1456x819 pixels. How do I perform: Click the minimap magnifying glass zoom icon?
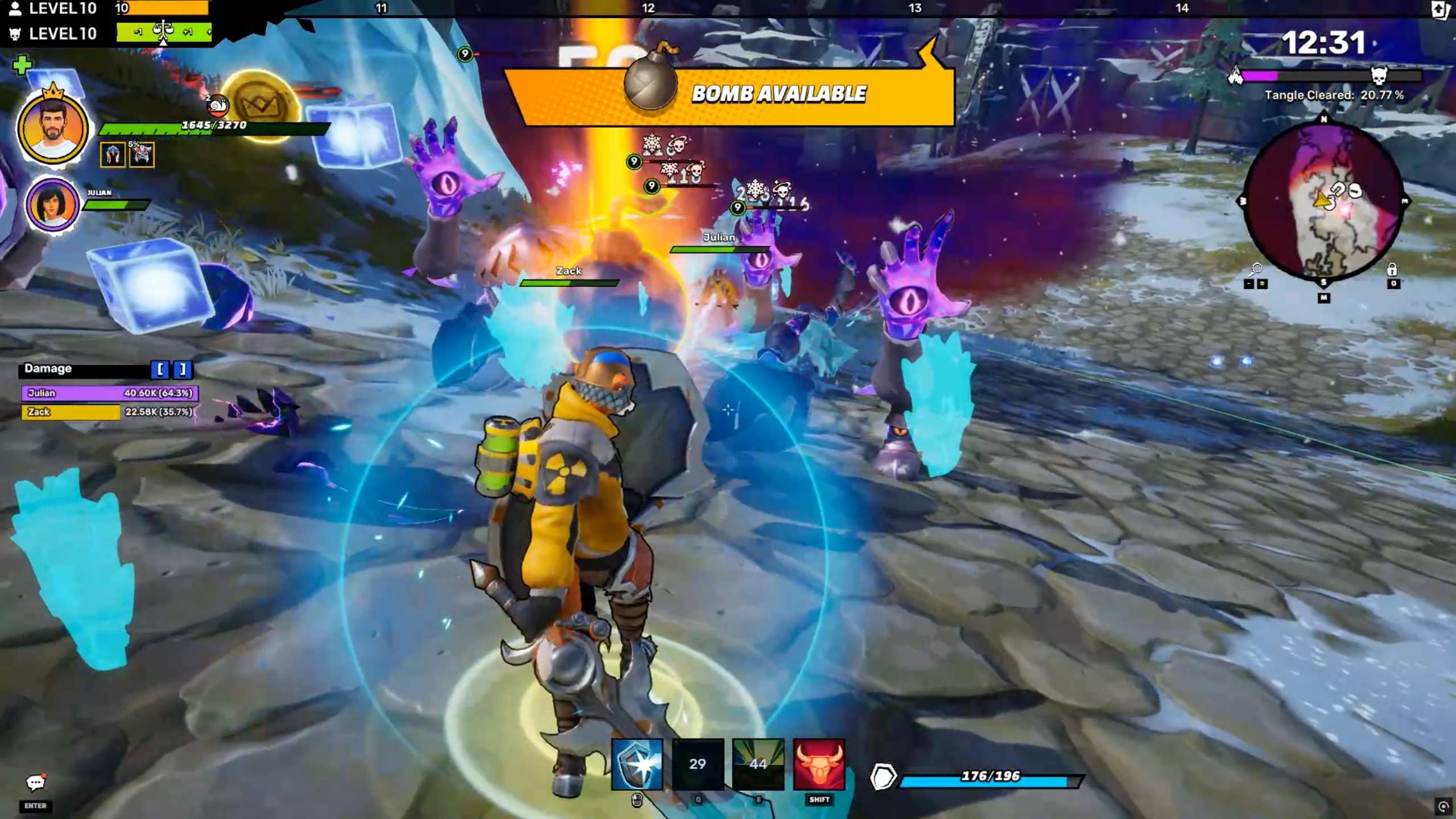coord(1256,269)
